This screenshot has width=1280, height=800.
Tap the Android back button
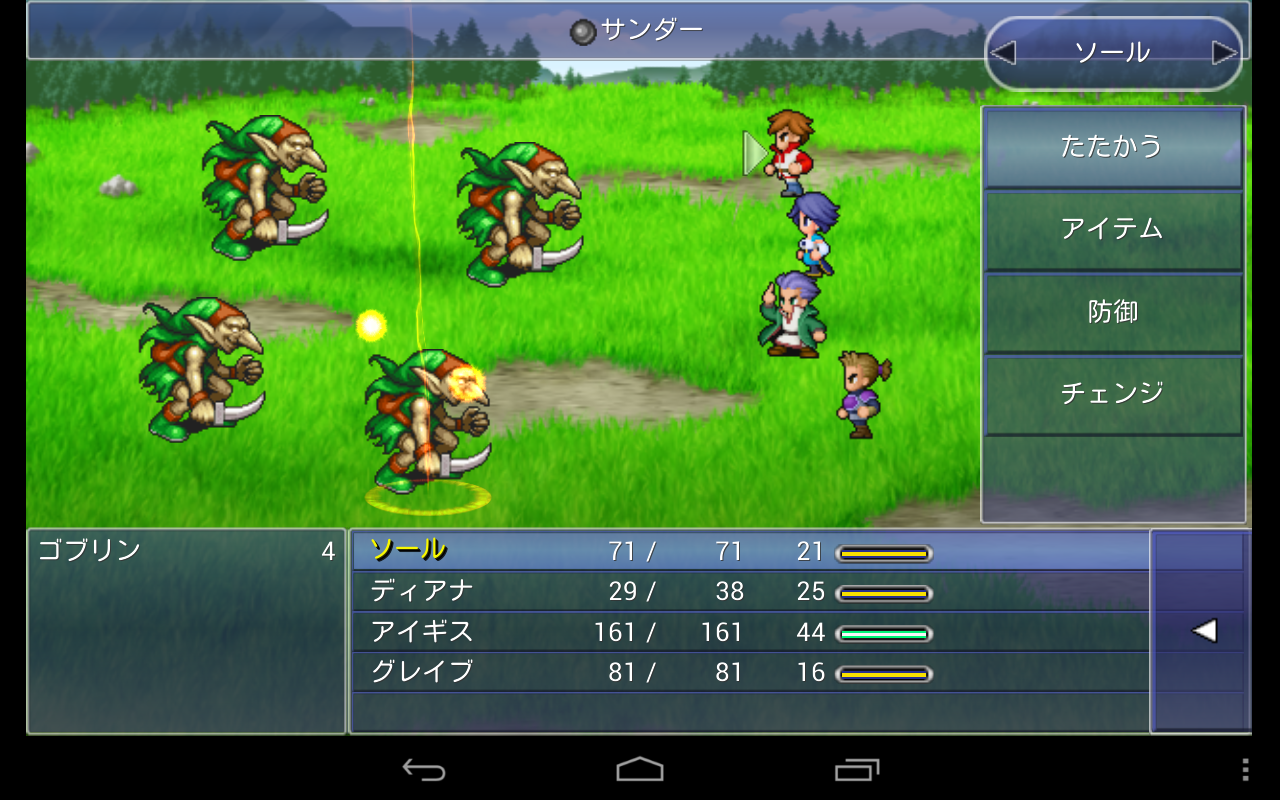424,769
